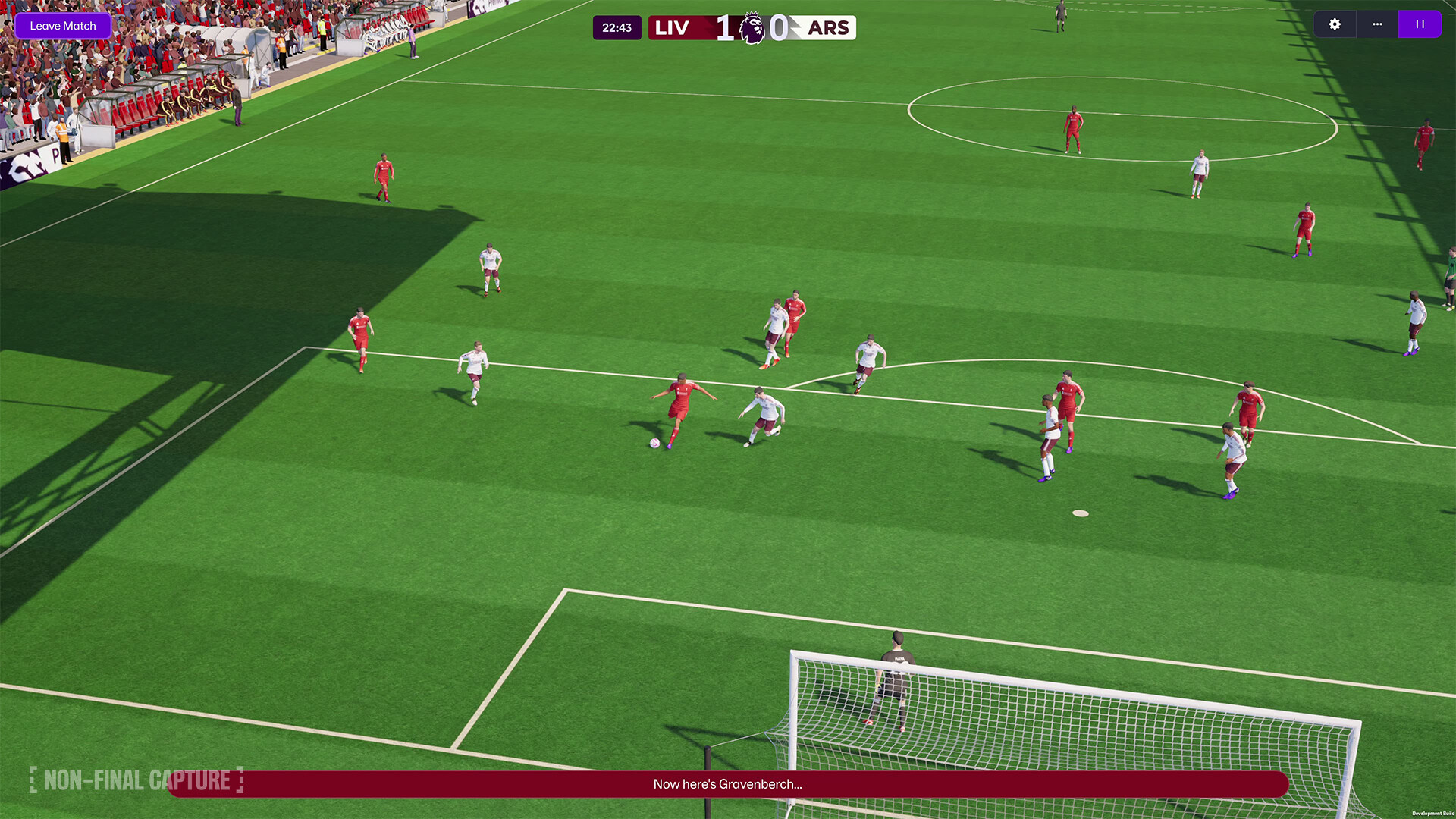Click the 22:43 match clock display
Screen dimensions: 1456x819
point(617,27)
